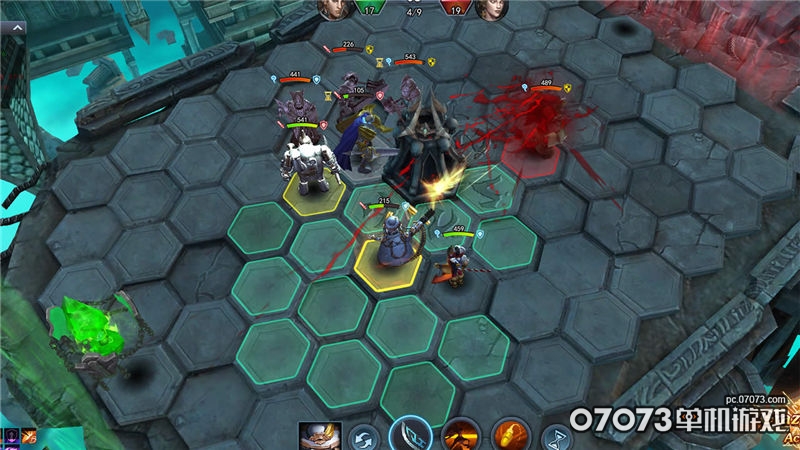The height and width of the screenshot is (450, 800).
Task: Use the fiery orange strike skill
Action: click(461, 436)
